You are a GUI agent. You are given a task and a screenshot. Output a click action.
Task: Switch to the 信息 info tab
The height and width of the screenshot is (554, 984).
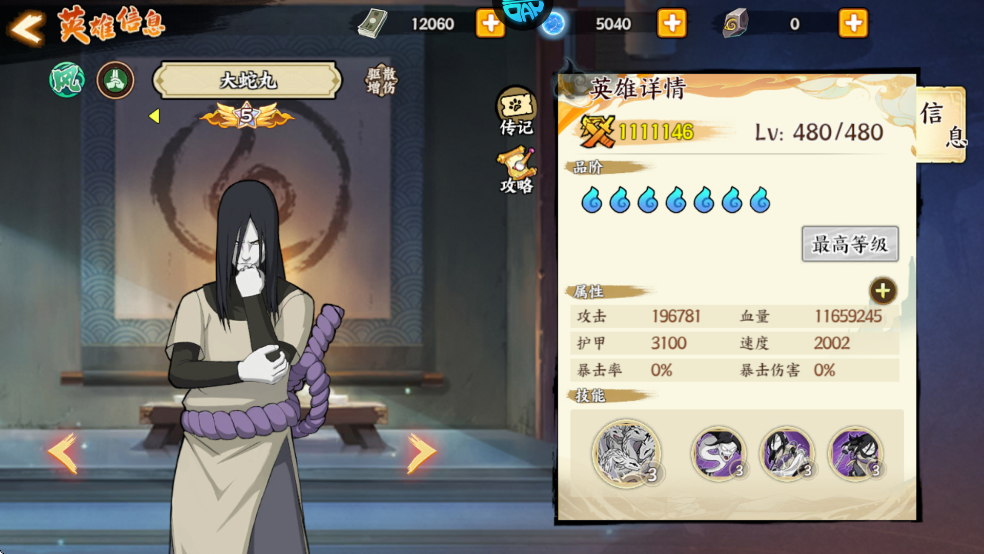941,125
